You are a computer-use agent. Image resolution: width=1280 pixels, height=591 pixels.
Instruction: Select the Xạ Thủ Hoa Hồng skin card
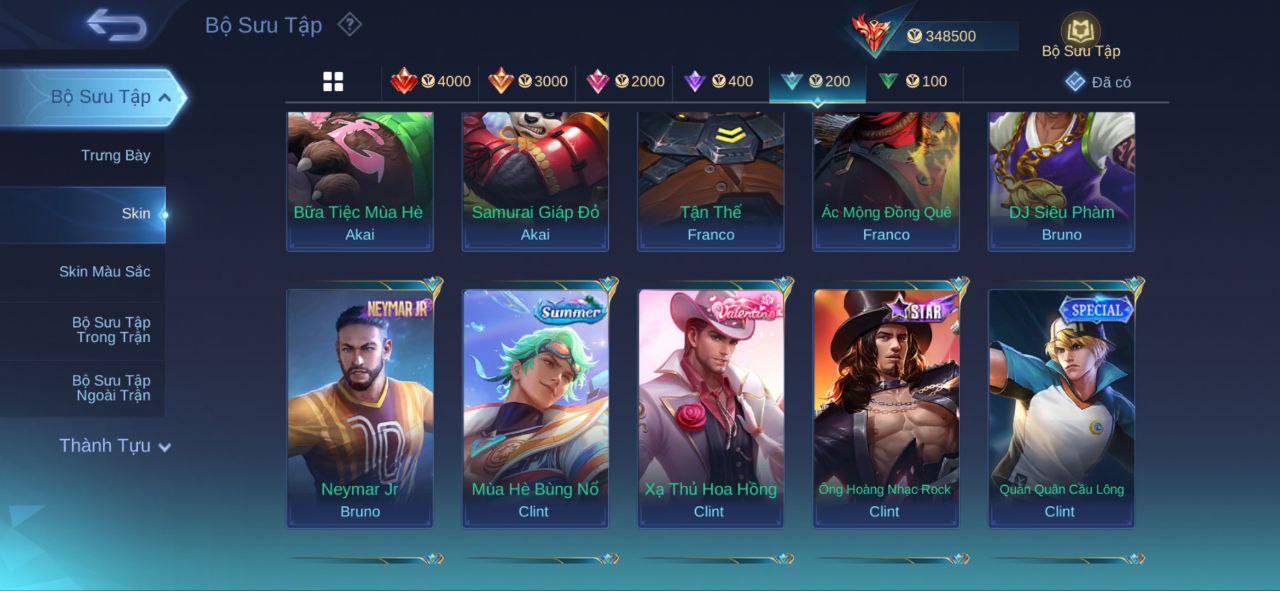pyautogui.click(x=710, y=408)
